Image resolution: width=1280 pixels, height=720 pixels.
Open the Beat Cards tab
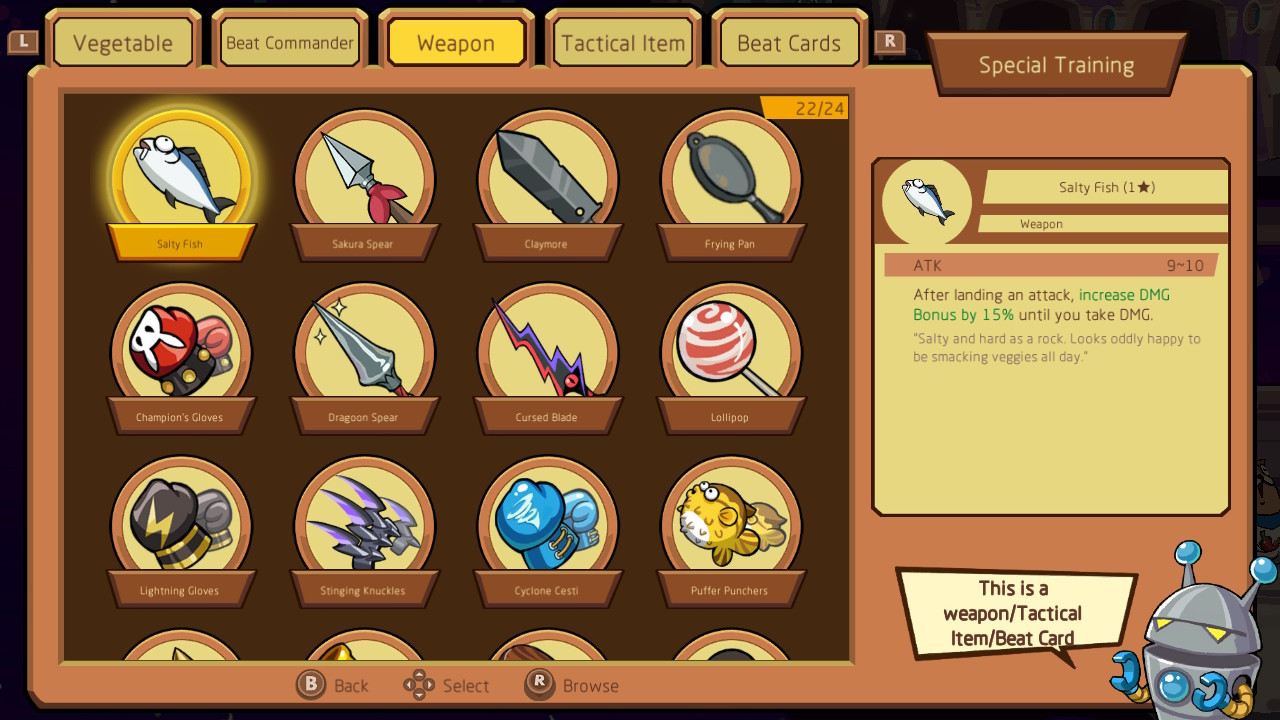point(789,40)
